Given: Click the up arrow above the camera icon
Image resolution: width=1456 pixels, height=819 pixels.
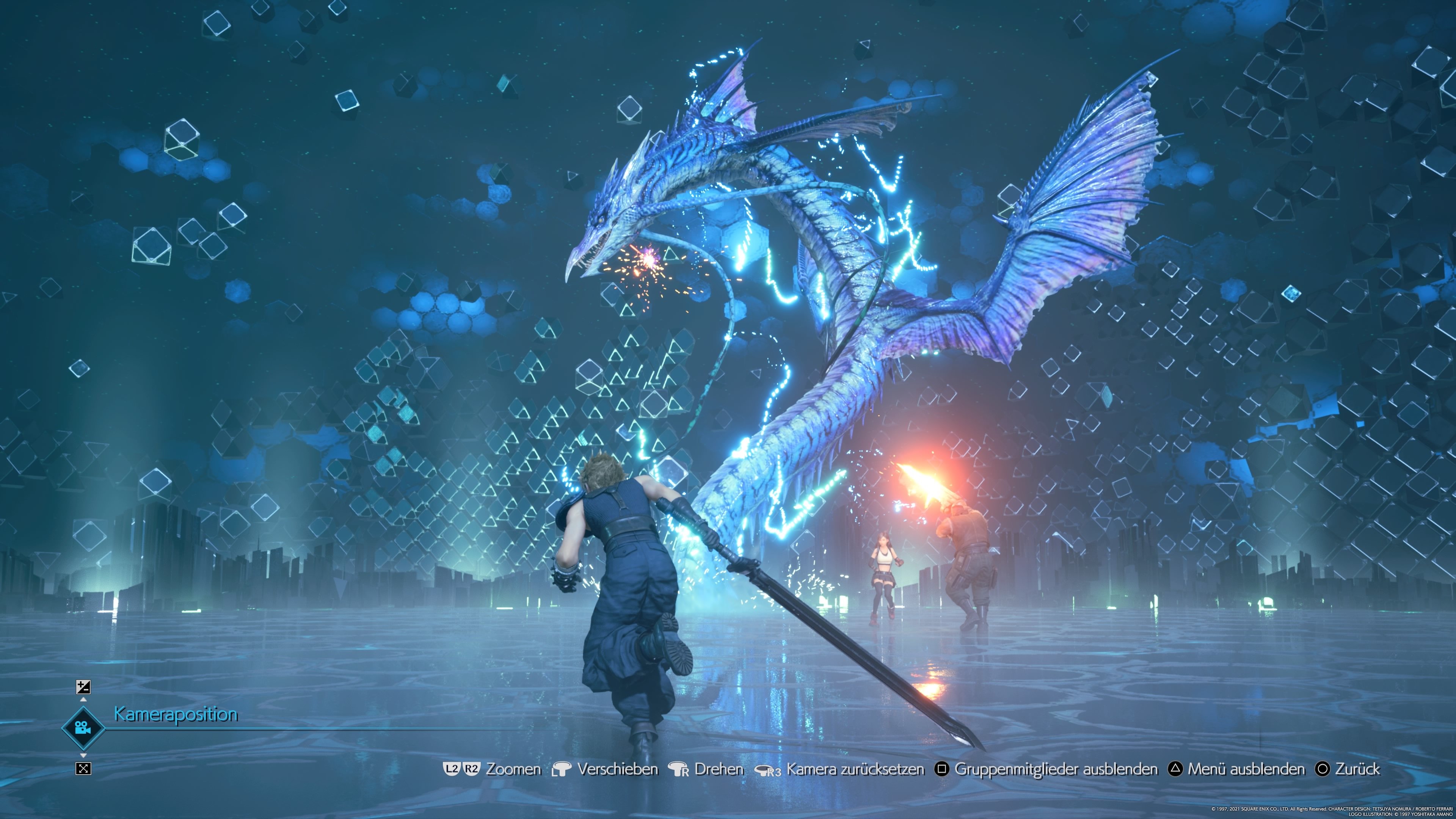Looking at the screenshot, I should click(x=83, y=699).
